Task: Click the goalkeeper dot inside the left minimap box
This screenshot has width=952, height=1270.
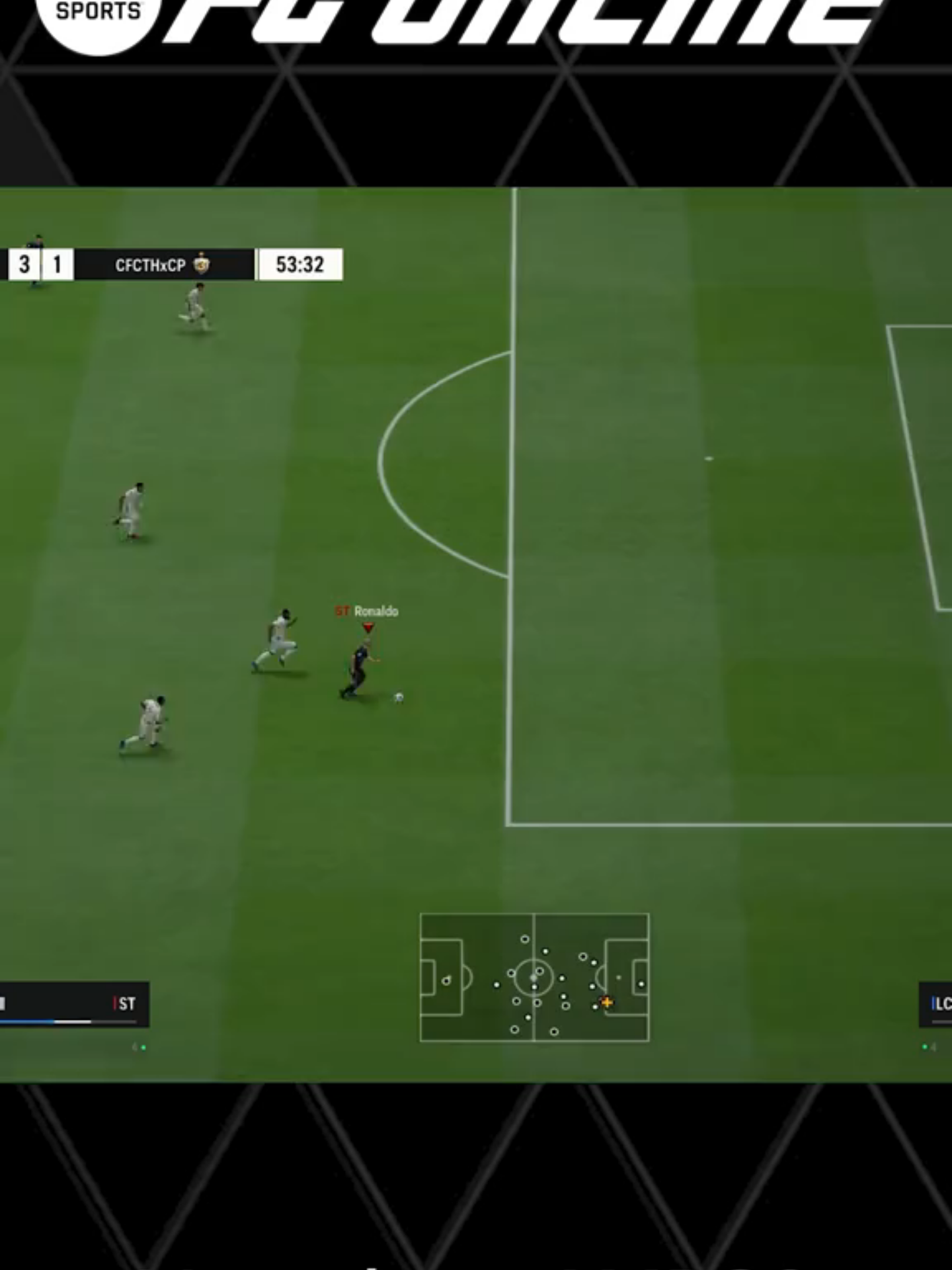Action: tap(447, 980)
